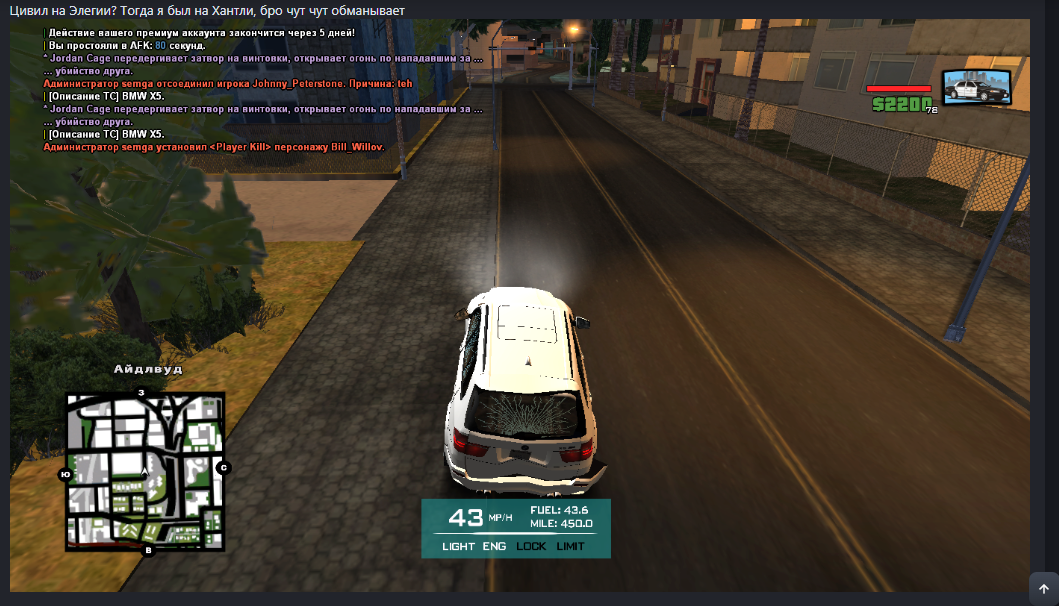Click the scroll-to-top arrow button
This screenshot has width=1059, height=606.
[1043, 588]
